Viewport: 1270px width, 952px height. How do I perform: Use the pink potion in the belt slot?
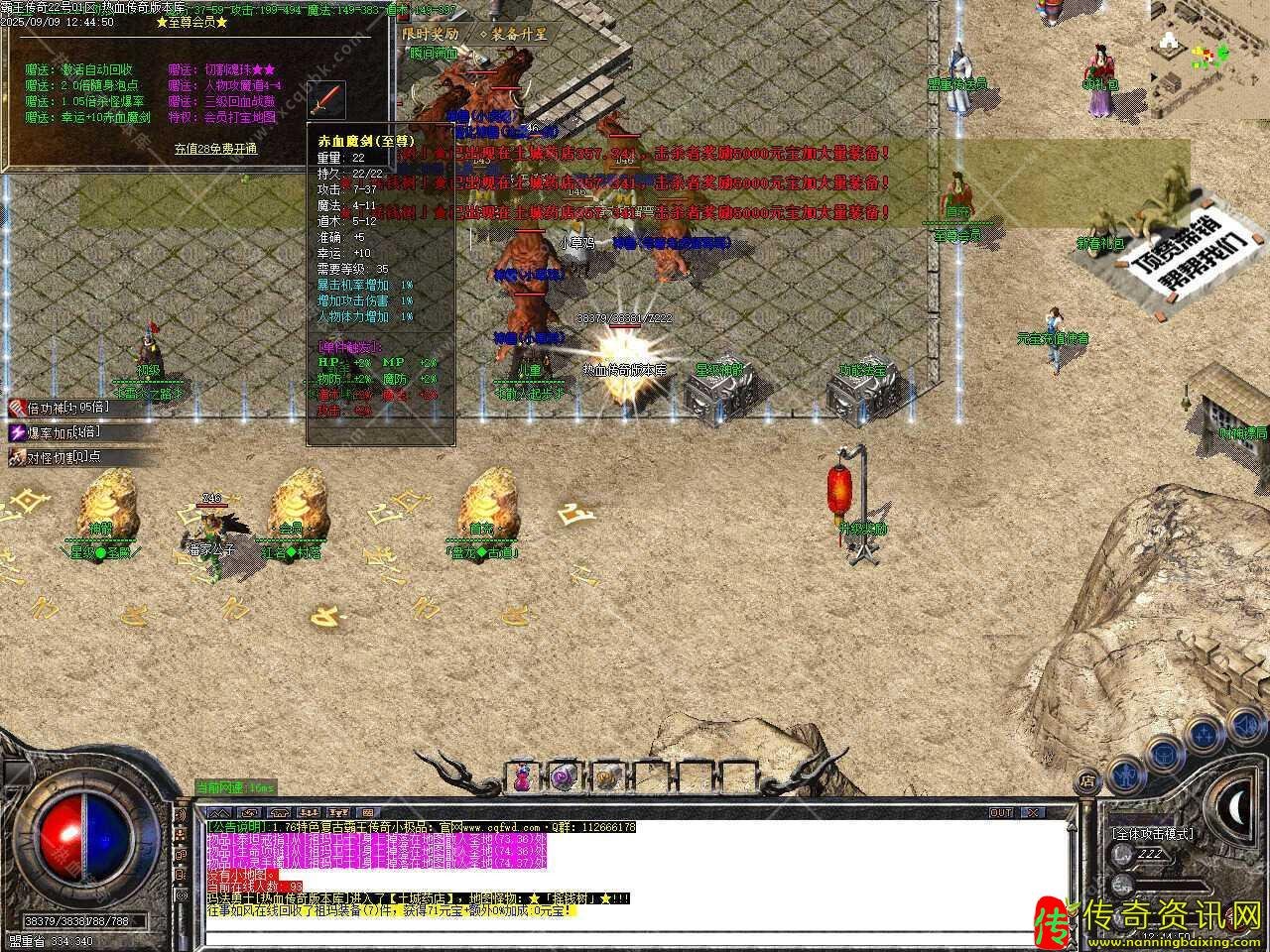coord(522,778)
